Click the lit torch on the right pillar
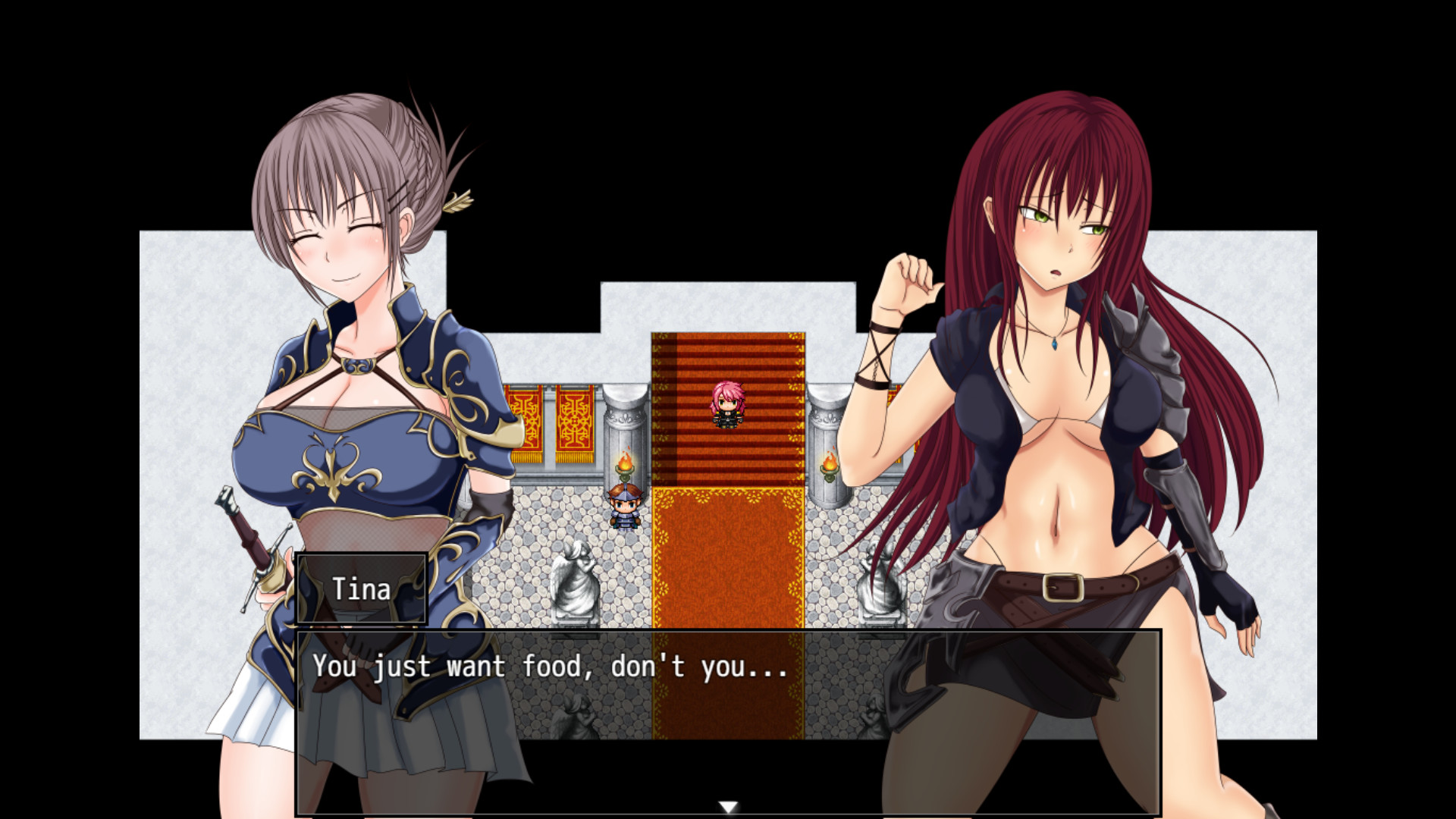Screen dimensions: 1456x819 coord(829,463)
